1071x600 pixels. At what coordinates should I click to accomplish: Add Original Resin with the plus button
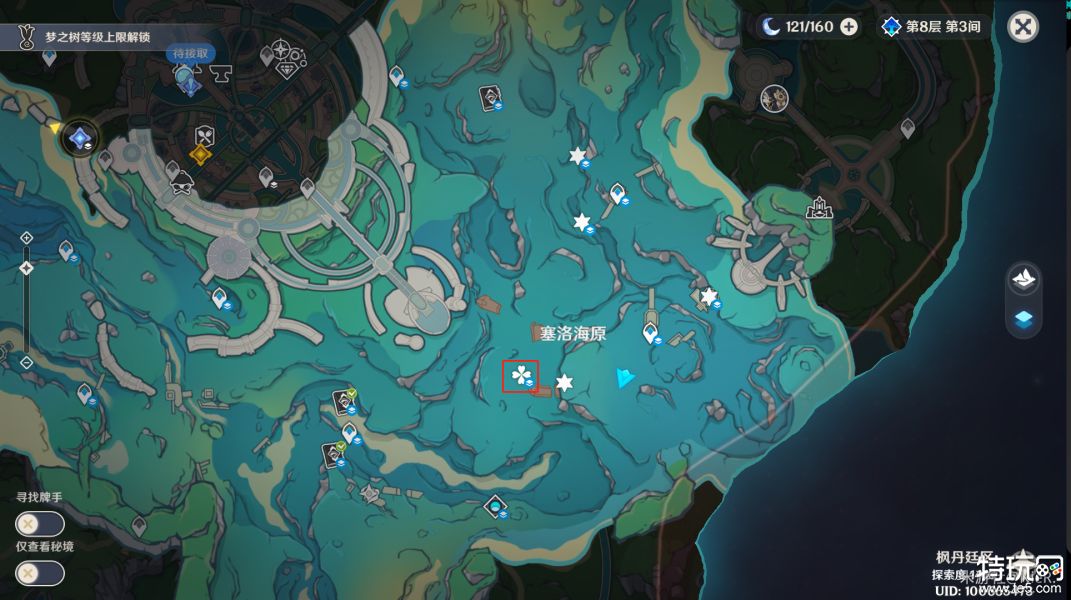point(848,27)
